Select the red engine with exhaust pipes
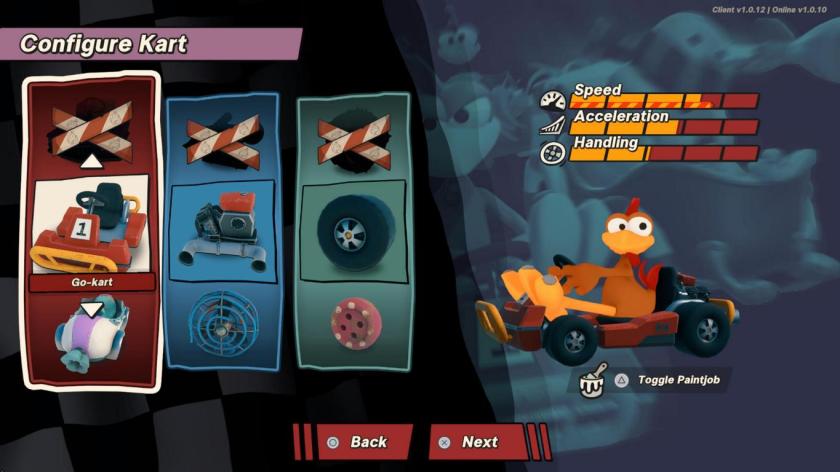 224,228
